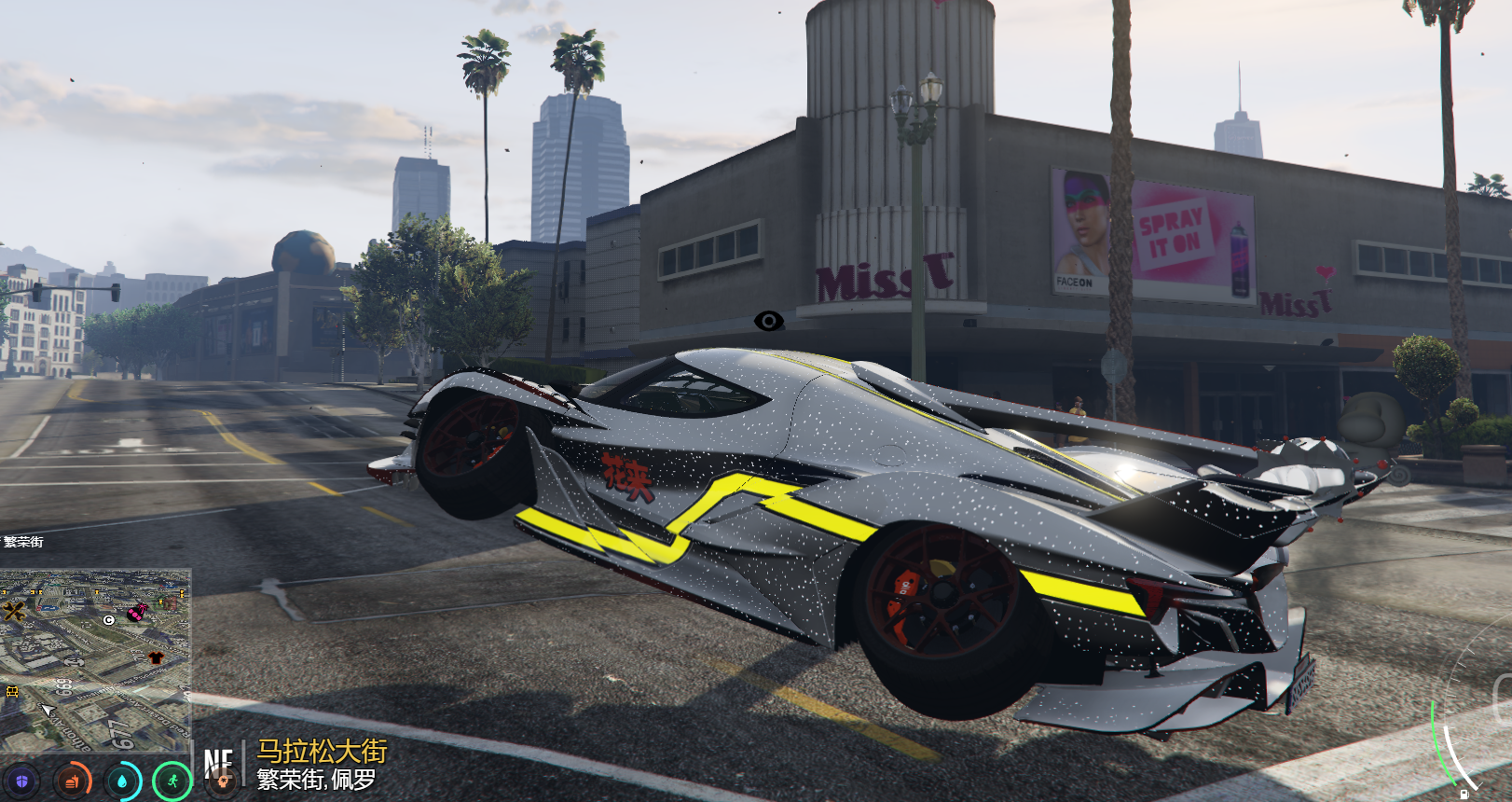Click the pink bow marker on the minimap
Image resolution: width=1512 pixels, height=802 pixels.
pos(137,613)
